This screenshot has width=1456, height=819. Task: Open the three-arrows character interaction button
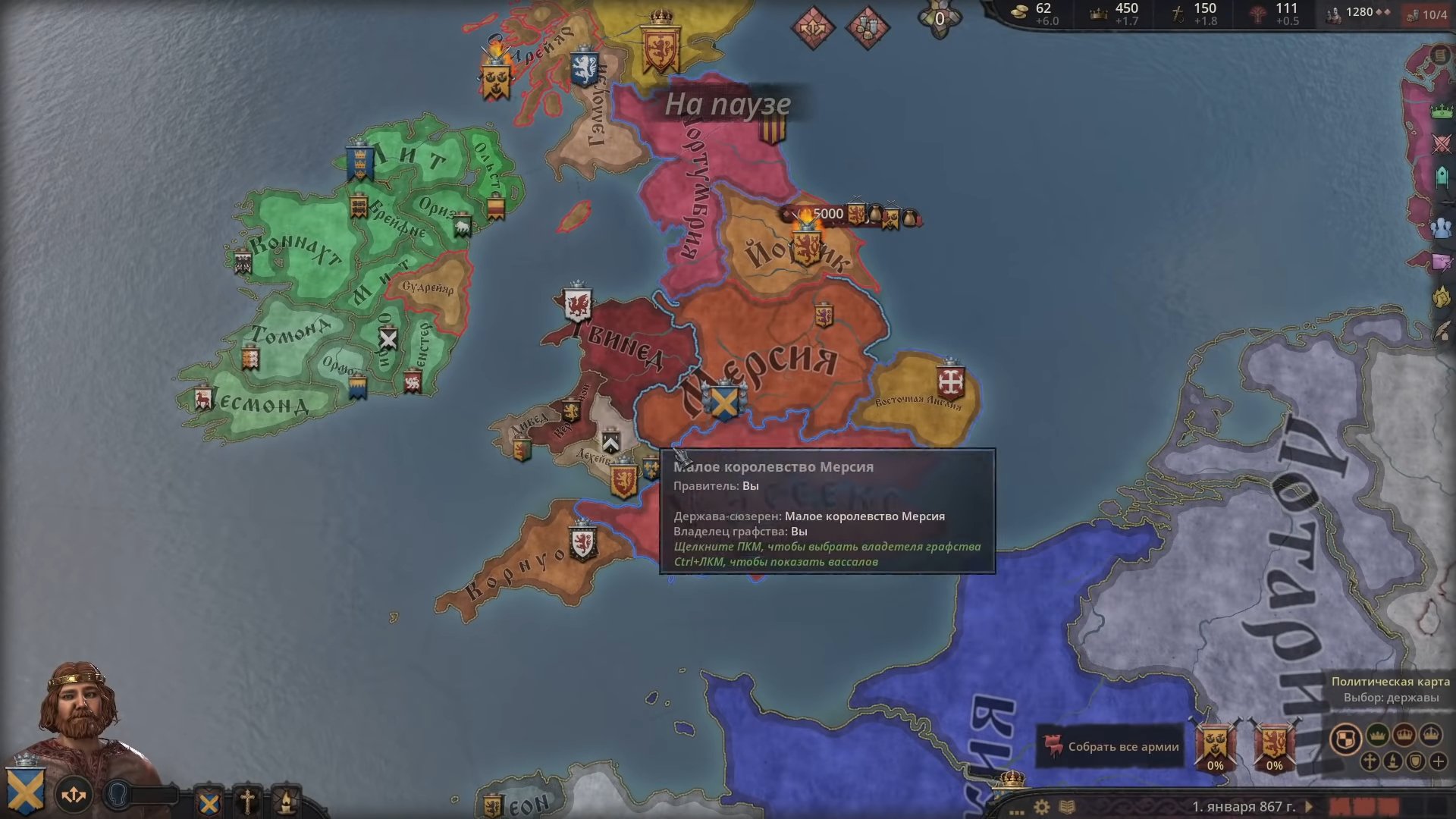74,795
